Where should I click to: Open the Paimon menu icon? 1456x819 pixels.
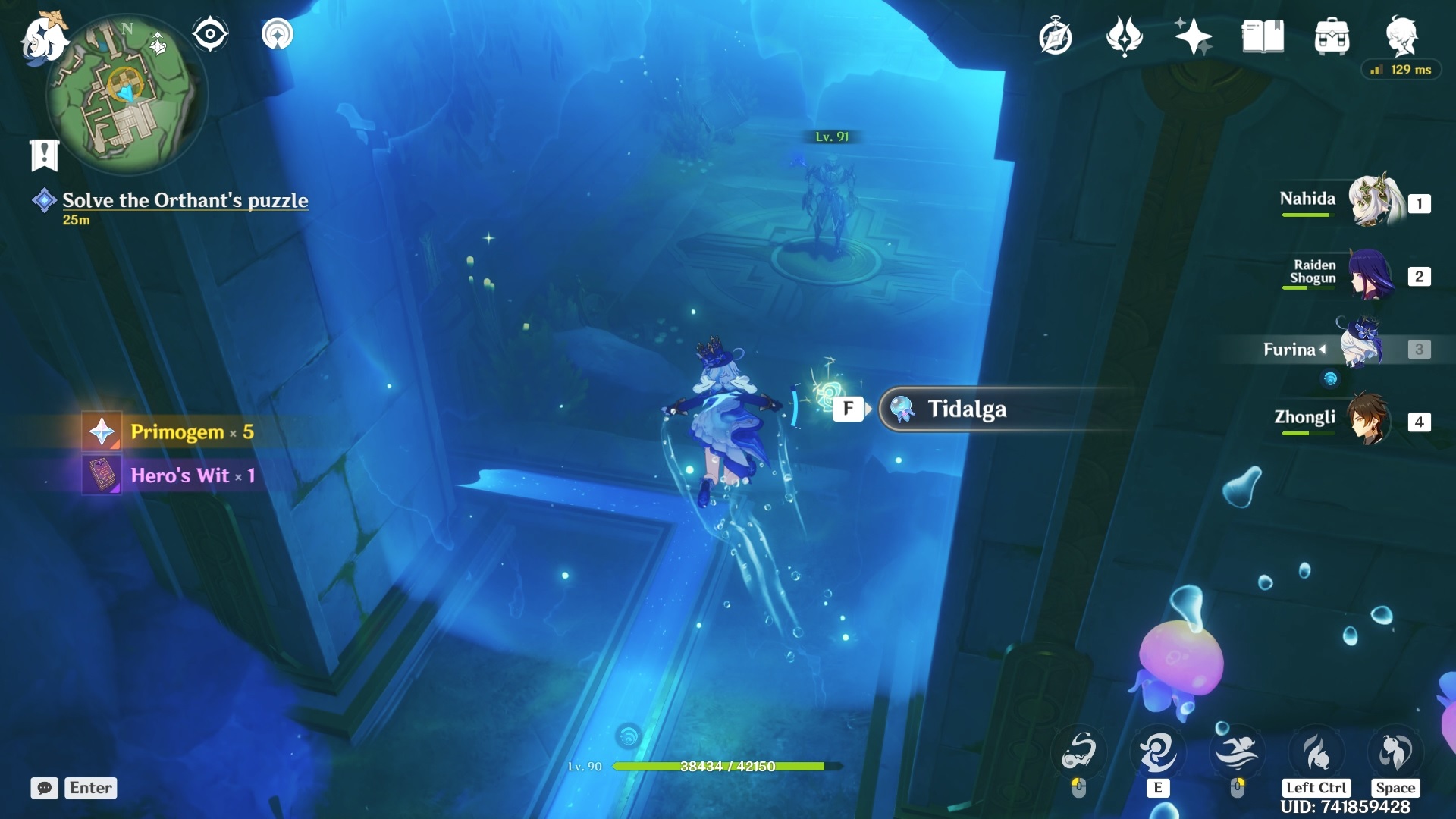click(x=43, y=36)
